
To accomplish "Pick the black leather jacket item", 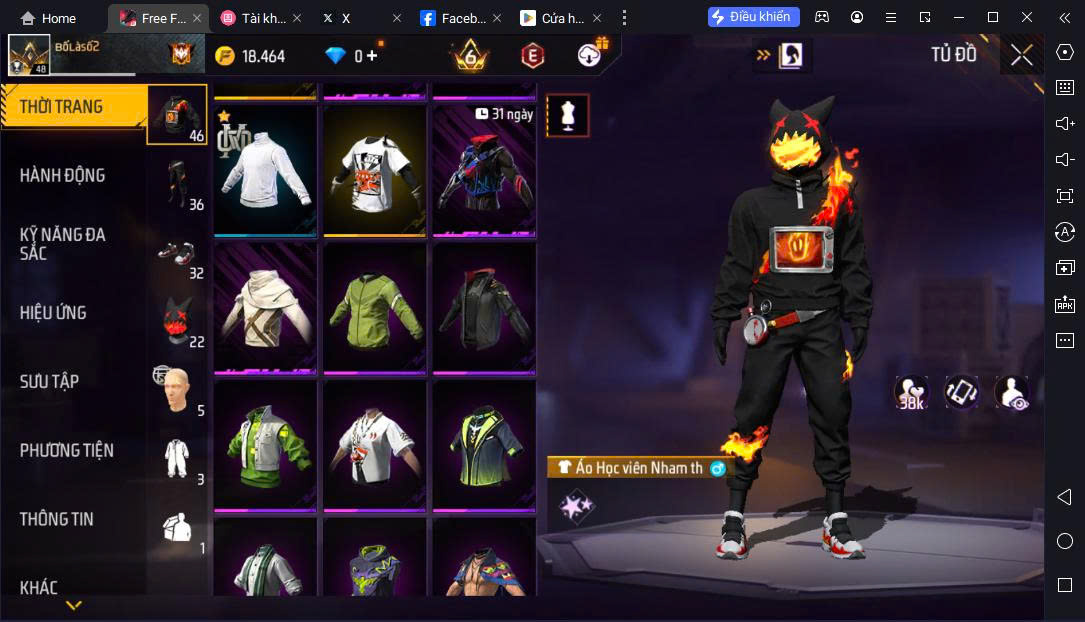I will (x=484, y=308).
